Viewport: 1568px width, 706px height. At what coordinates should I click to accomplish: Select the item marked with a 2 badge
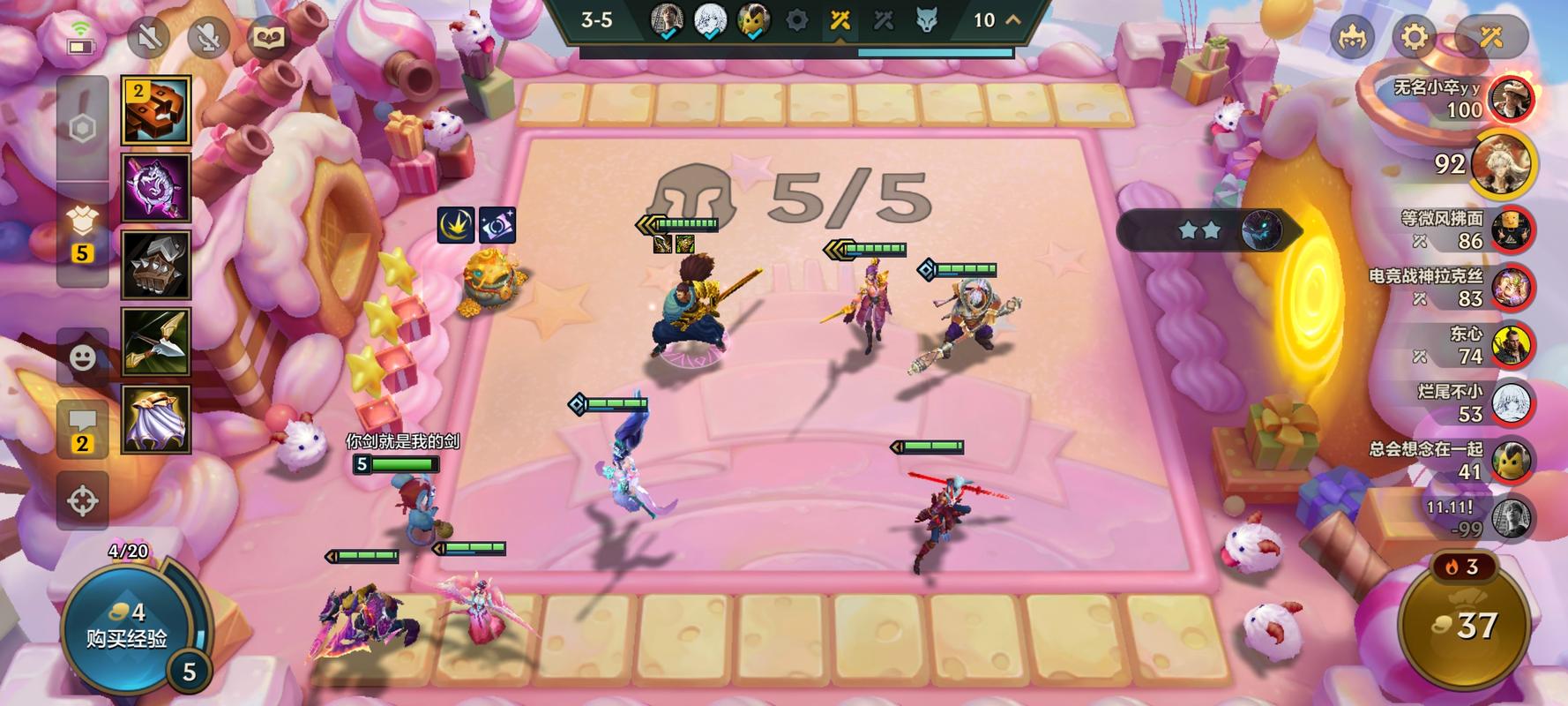[x=156, y=110]
